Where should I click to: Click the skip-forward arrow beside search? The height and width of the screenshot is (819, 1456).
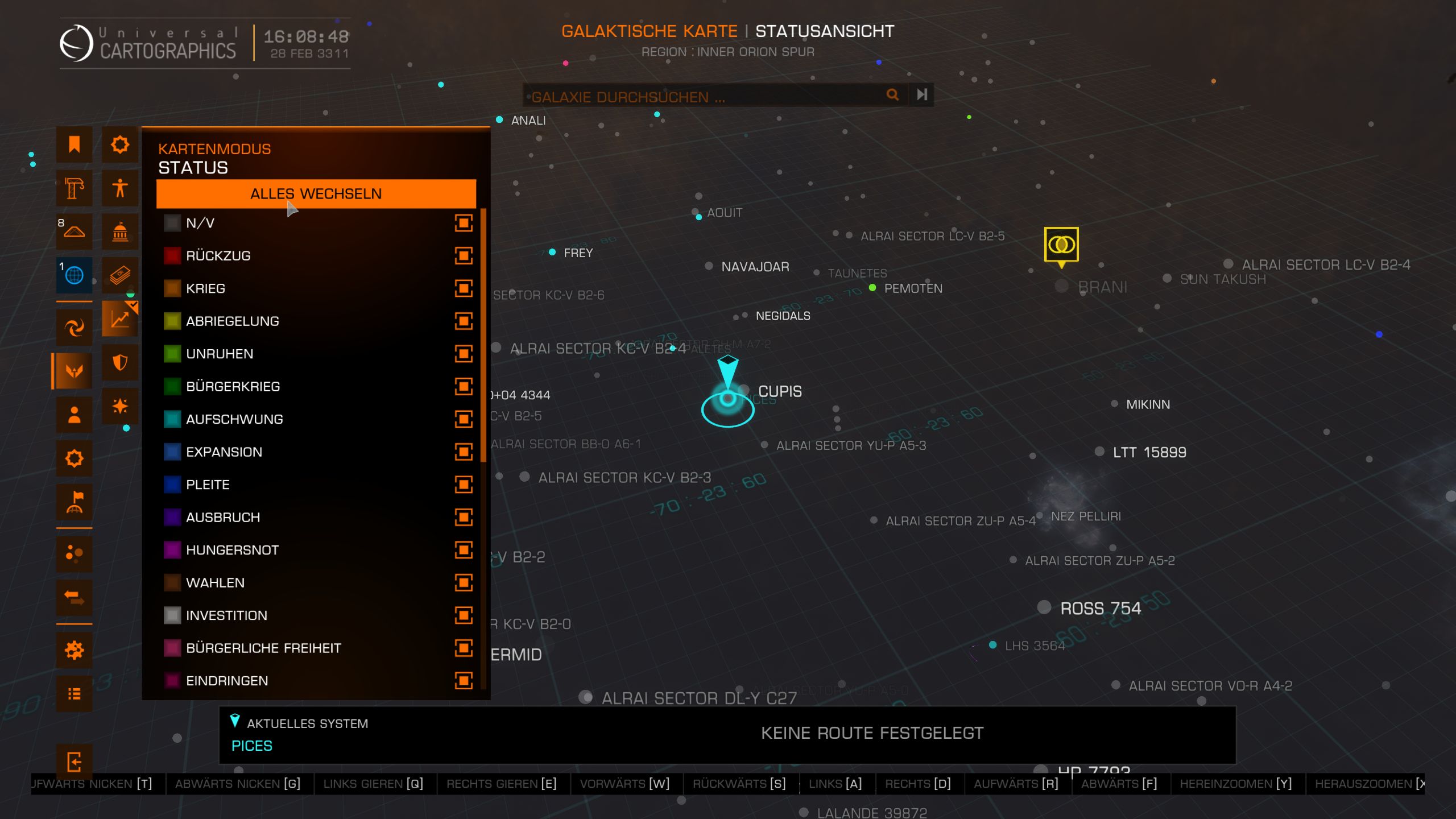[922, 94]
